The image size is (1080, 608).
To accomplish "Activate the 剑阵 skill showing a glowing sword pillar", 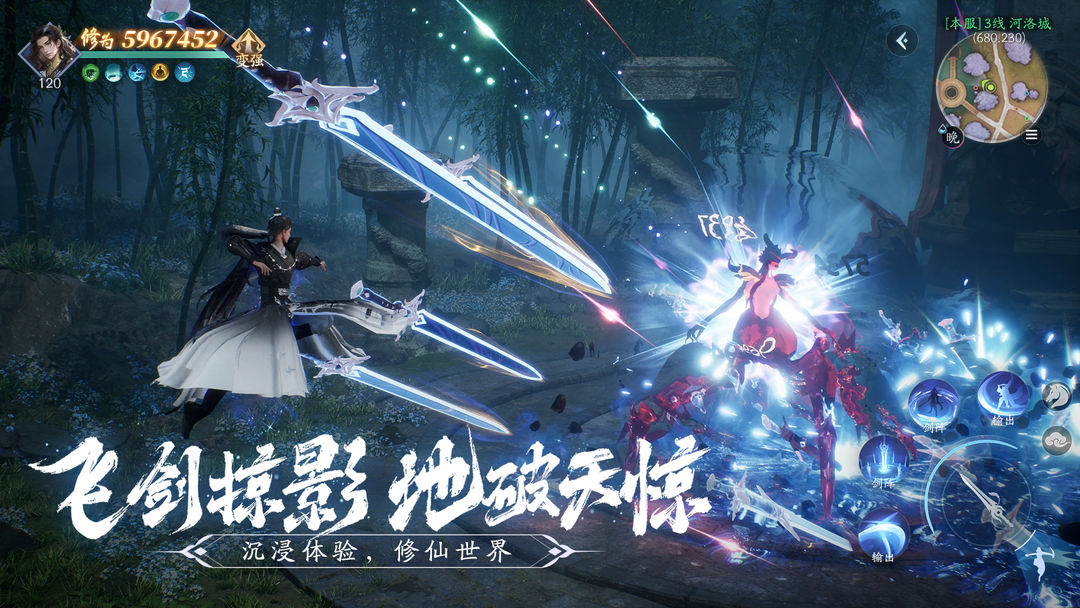I will click(884, 460).
